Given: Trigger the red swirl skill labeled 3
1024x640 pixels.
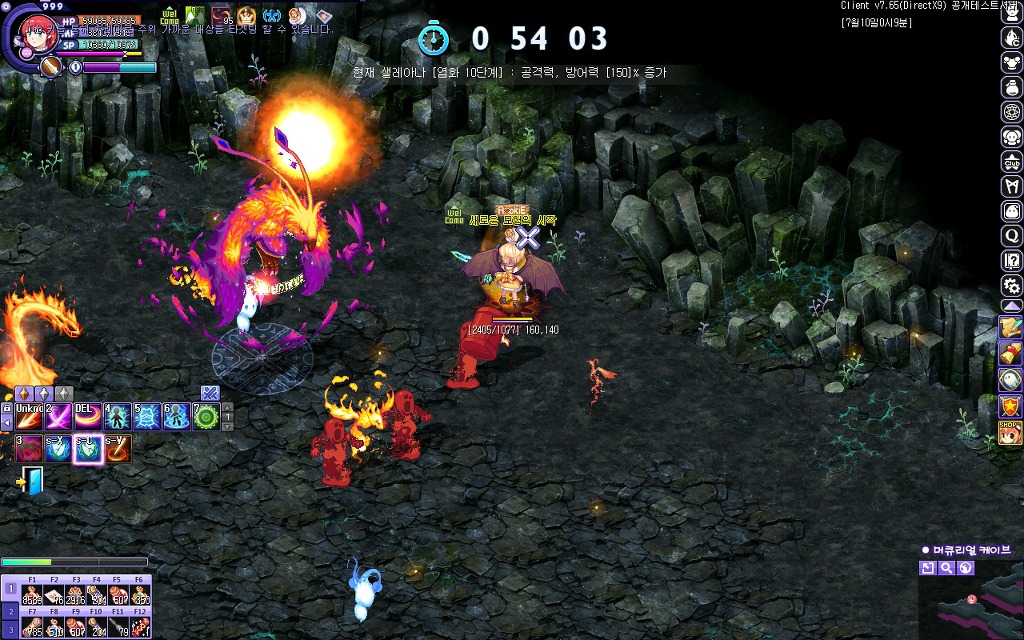Looking at the screenshot, I should coord(28,448).
